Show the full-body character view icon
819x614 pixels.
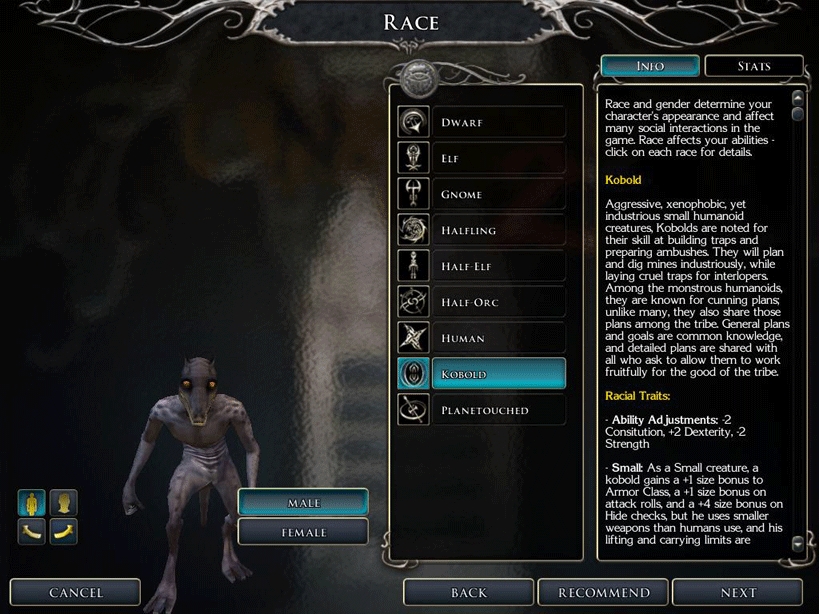32,502
